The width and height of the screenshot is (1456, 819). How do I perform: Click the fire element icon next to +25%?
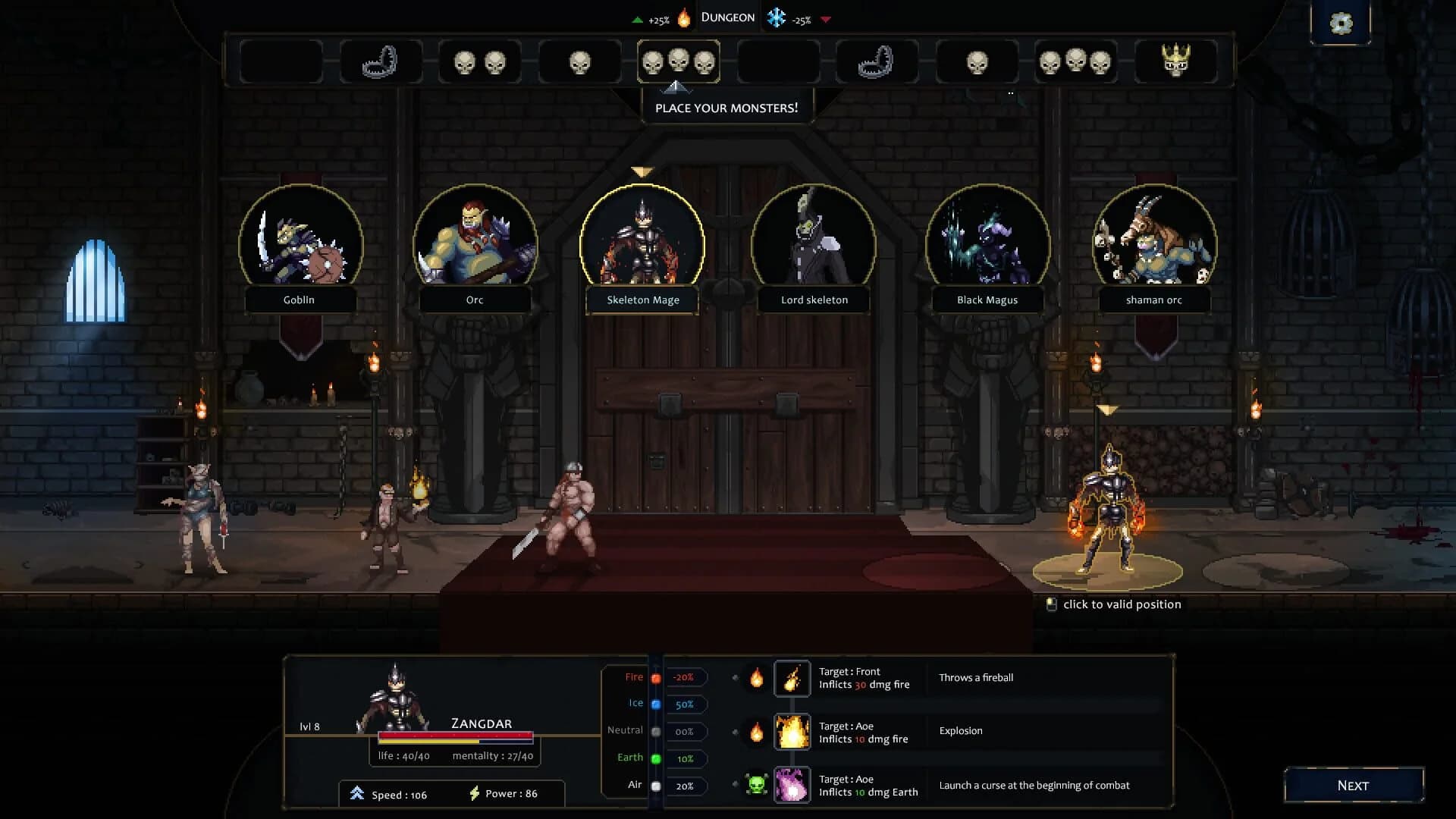pos(683,16)
